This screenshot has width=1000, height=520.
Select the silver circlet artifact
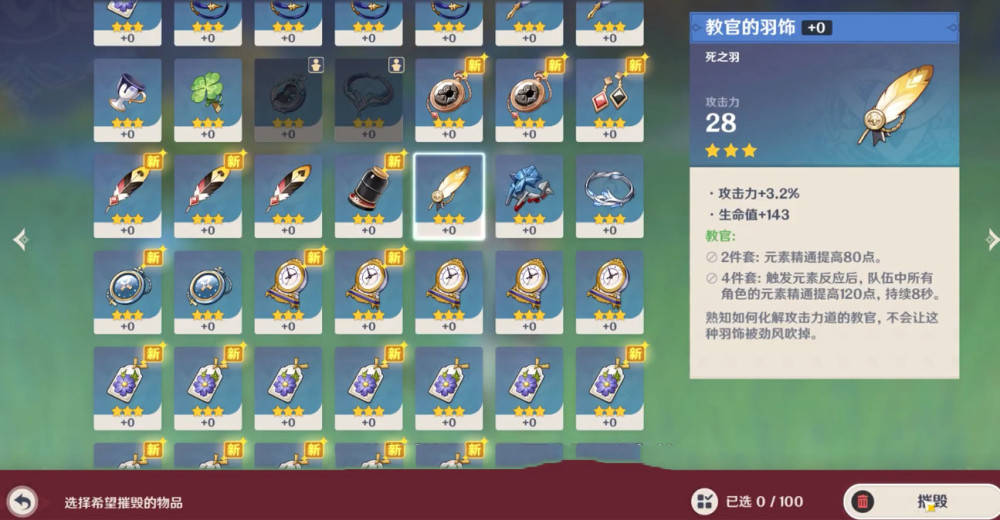coord(609,189)
